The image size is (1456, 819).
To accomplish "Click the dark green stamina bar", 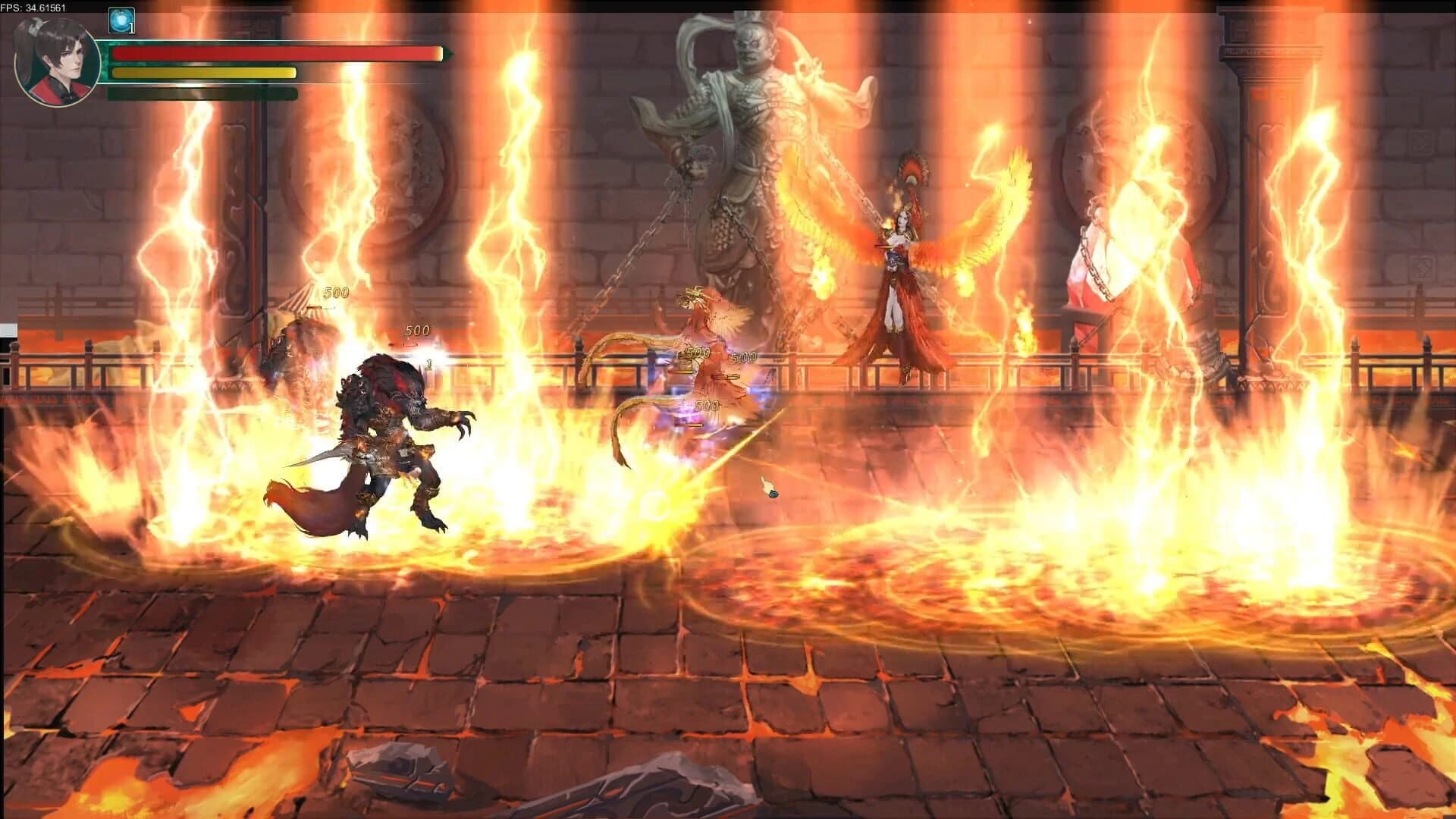I will pos(201,94).
